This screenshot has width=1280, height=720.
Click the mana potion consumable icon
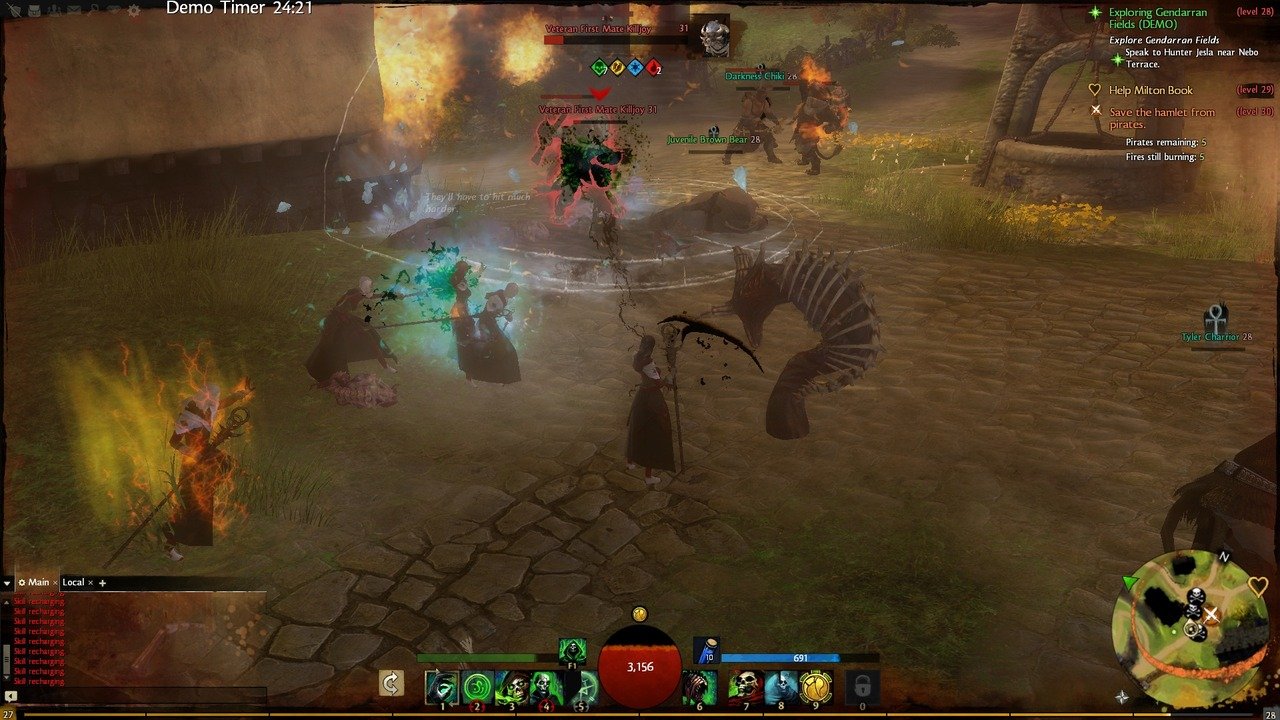706,651
